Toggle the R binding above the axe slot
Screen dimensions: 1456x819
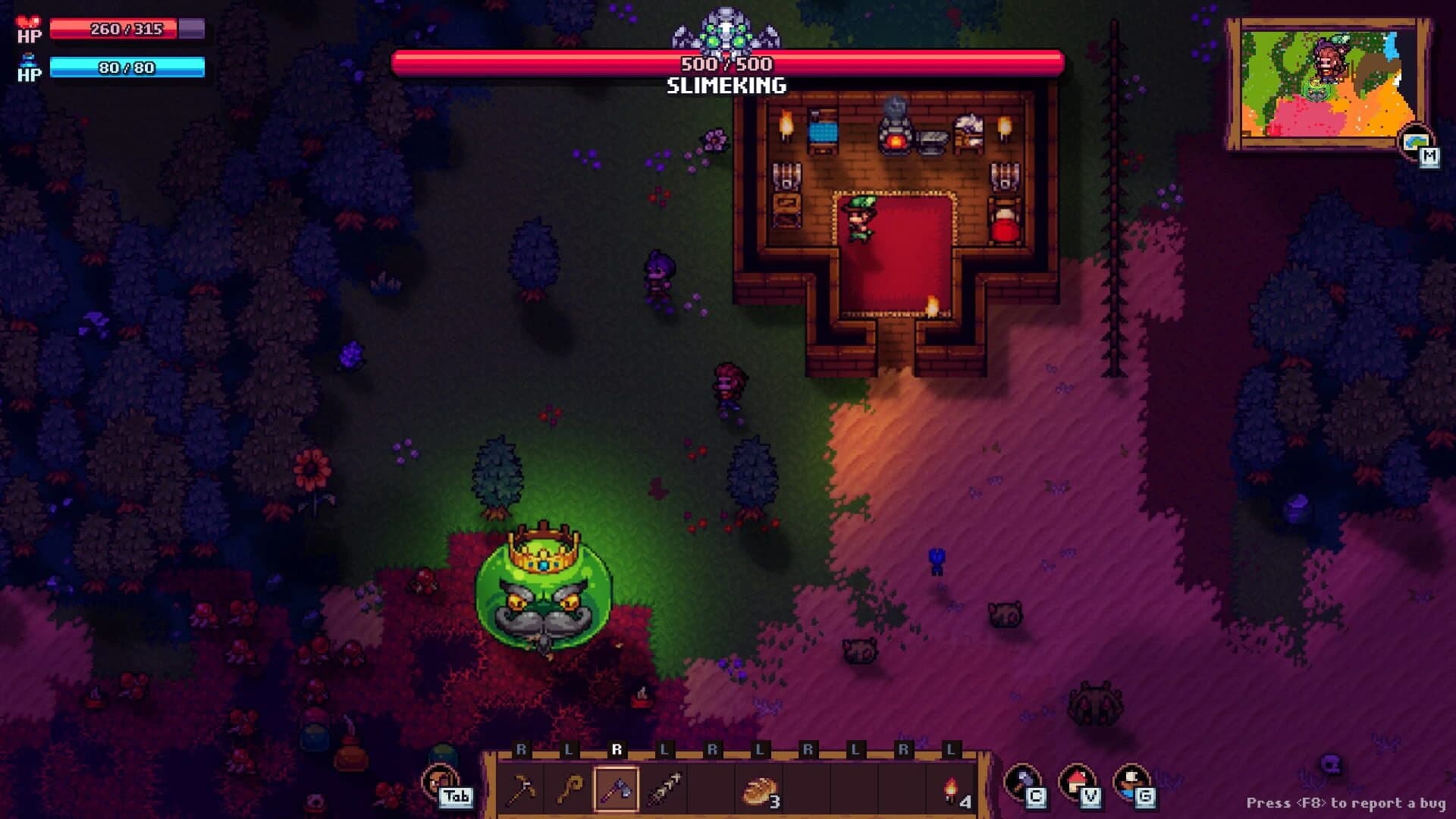point(618,751)
